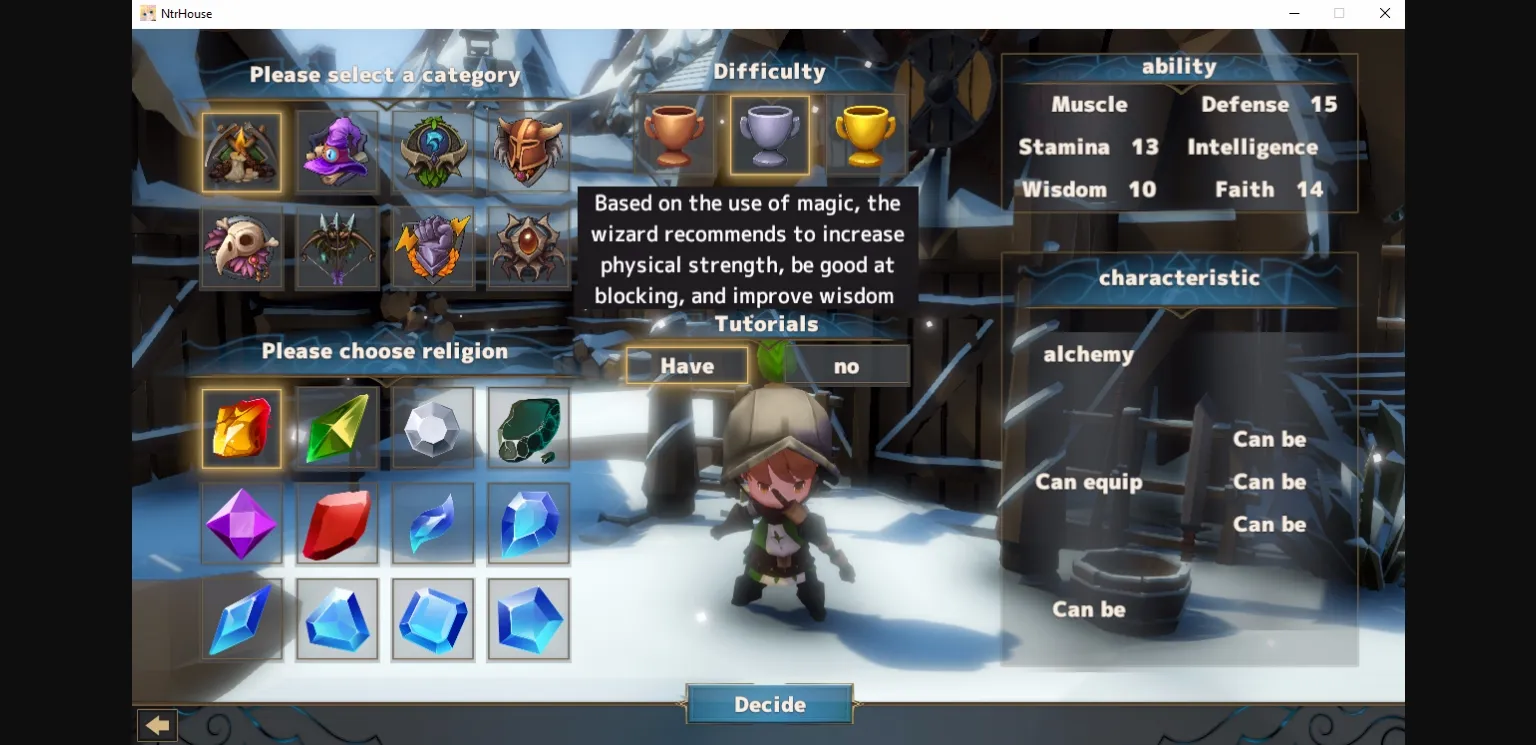1536x745 pixels.
Task: Select the gold trophy difficulty
Action: tap(865, 135)
